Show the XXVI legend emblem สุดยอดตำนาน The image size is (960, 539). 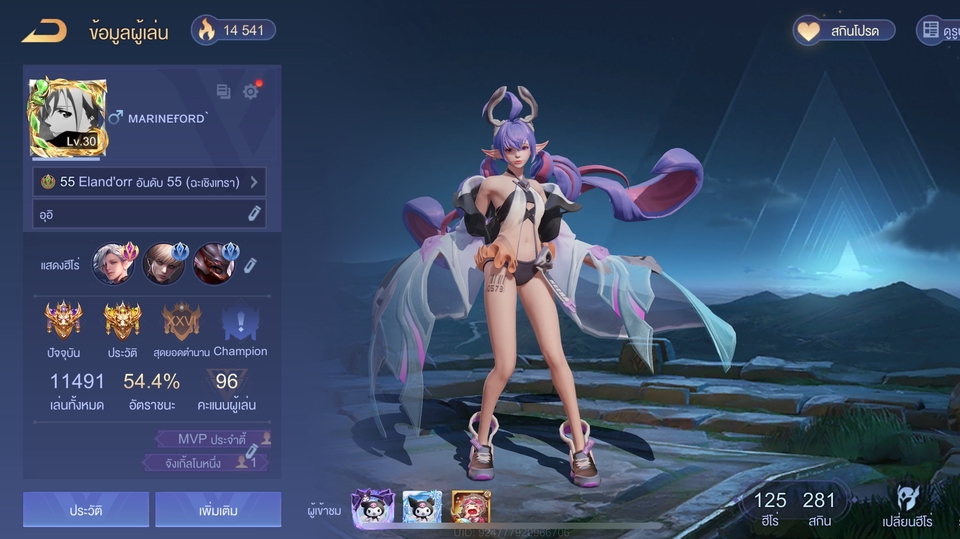181,323
